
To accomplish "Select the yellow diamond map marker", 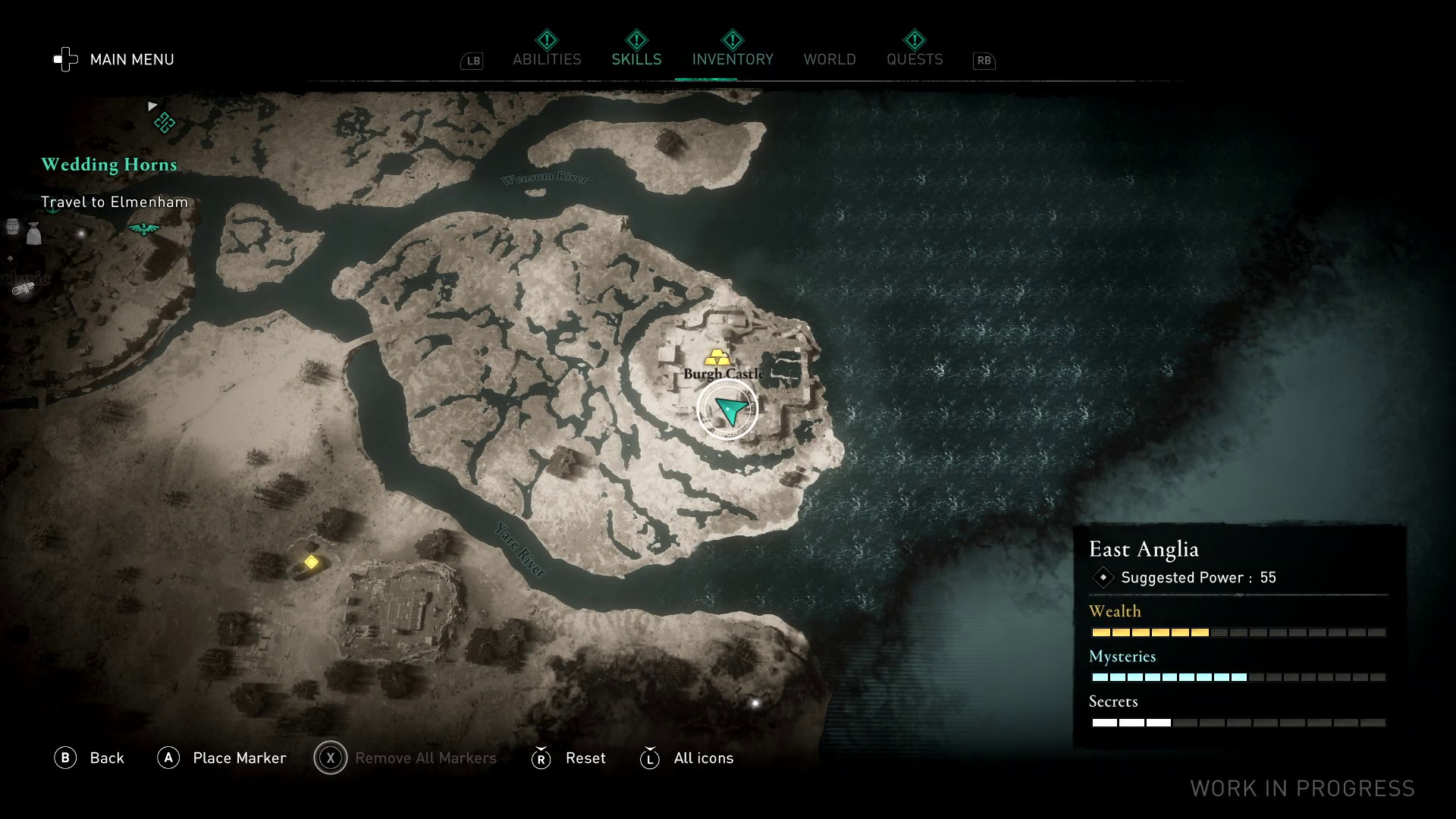I will (x=311, y=562).
